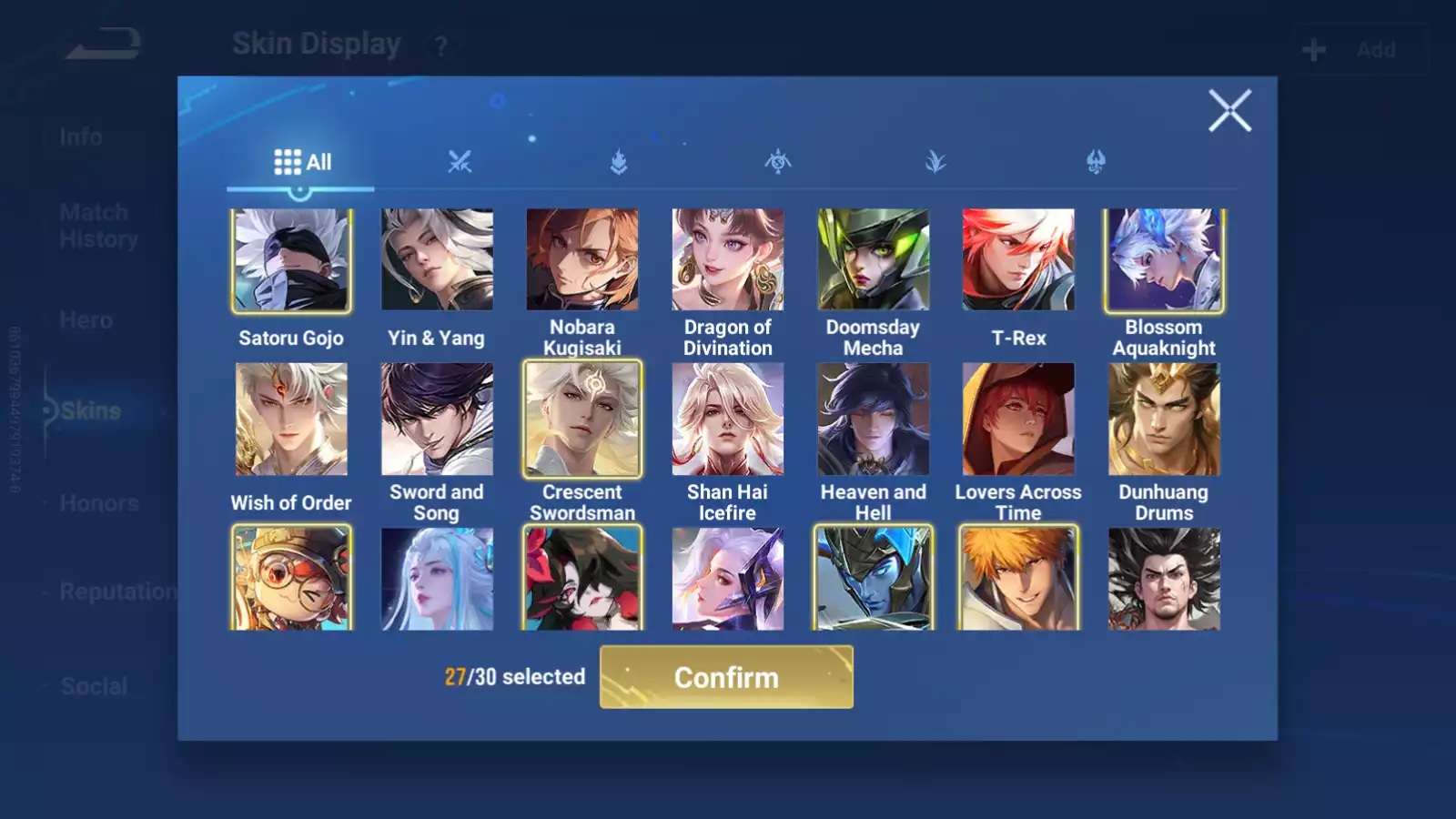
Task: Choose the Yin & Yang skin
Action: click(437, 260)
